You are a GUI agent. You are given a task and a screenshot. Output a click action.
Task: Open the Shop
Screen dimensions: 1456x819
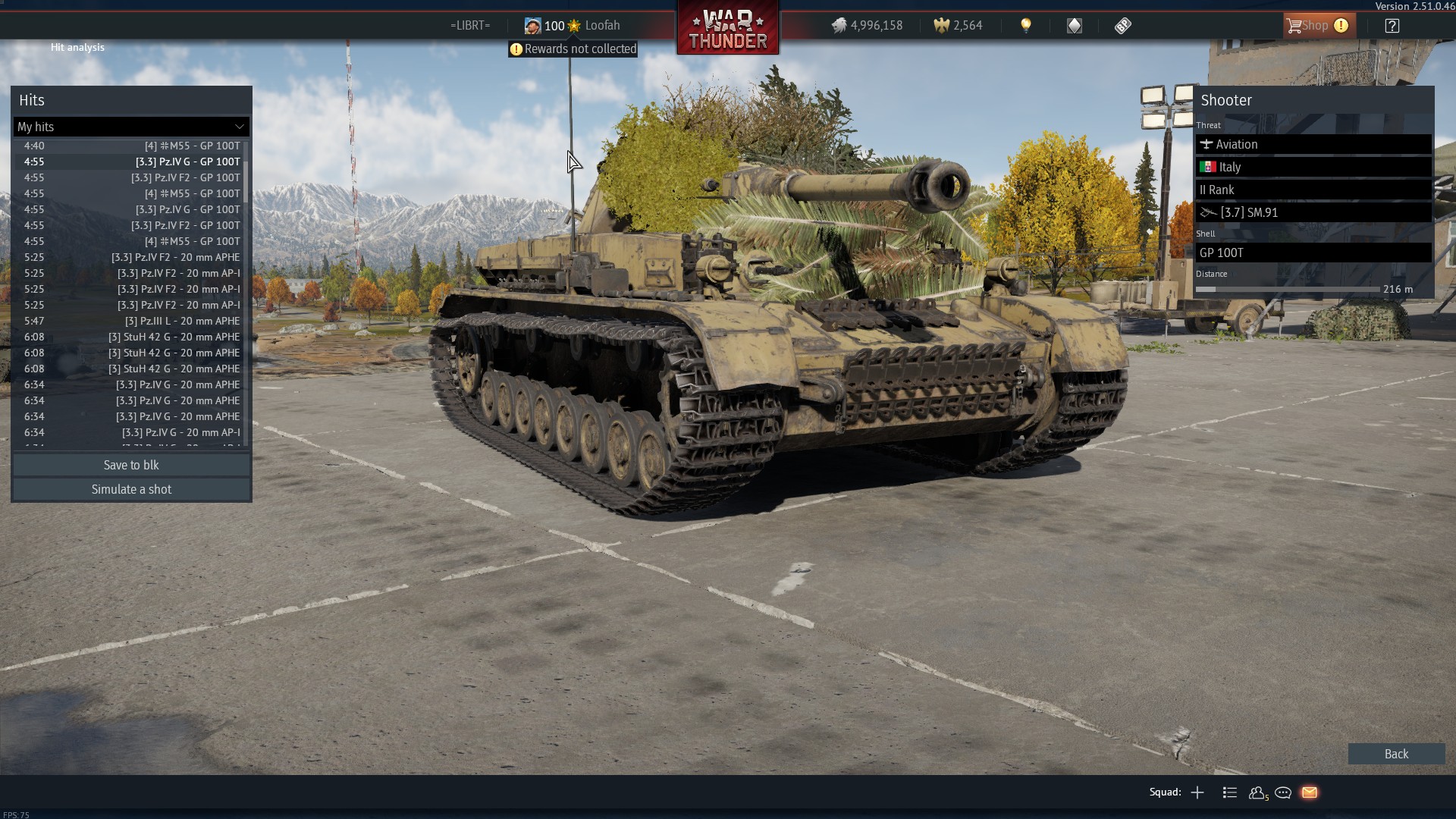point(1316,26)
